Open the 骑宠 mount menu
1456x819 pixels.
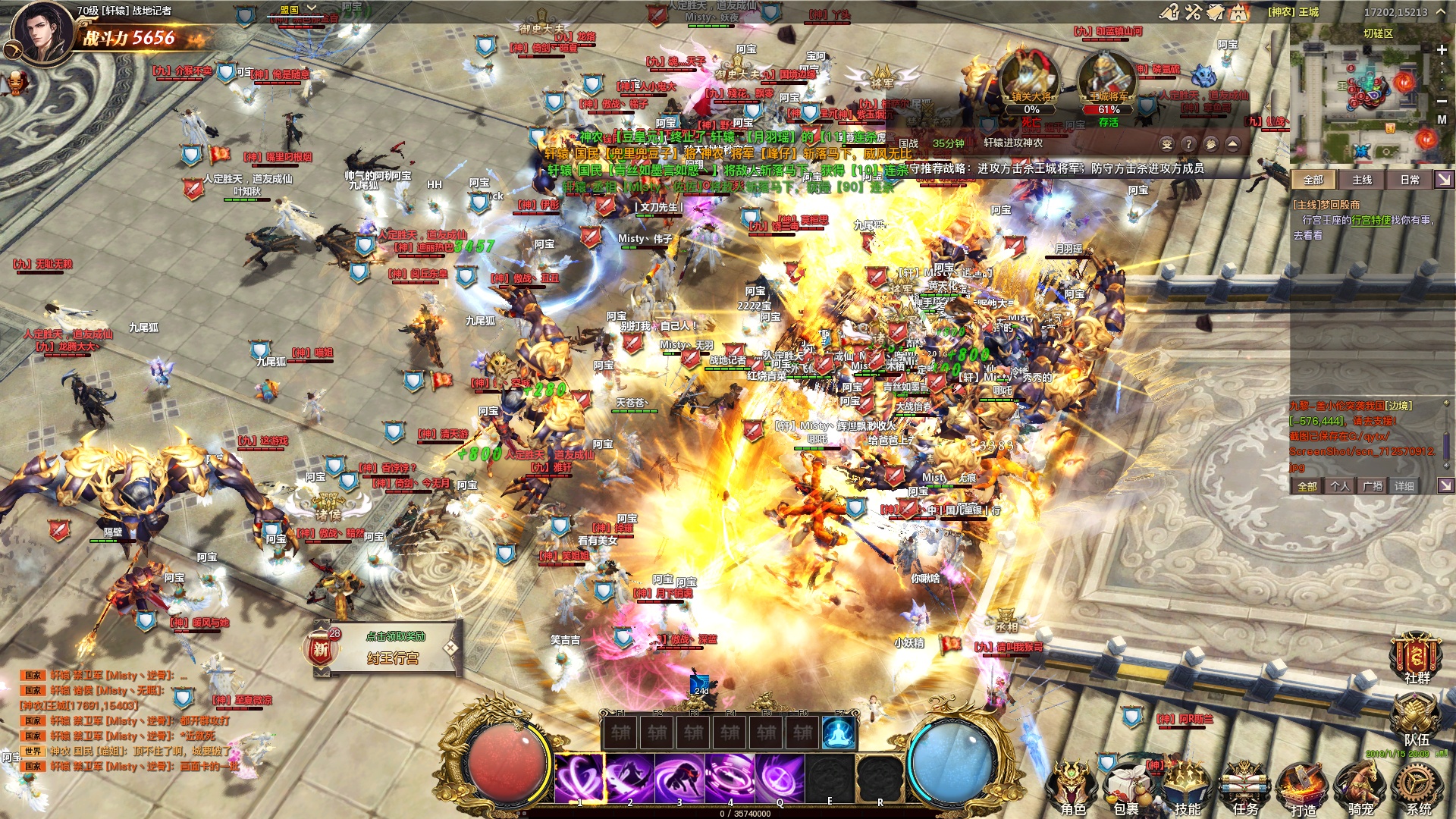pyautogui.click(x=1360, y=787)
